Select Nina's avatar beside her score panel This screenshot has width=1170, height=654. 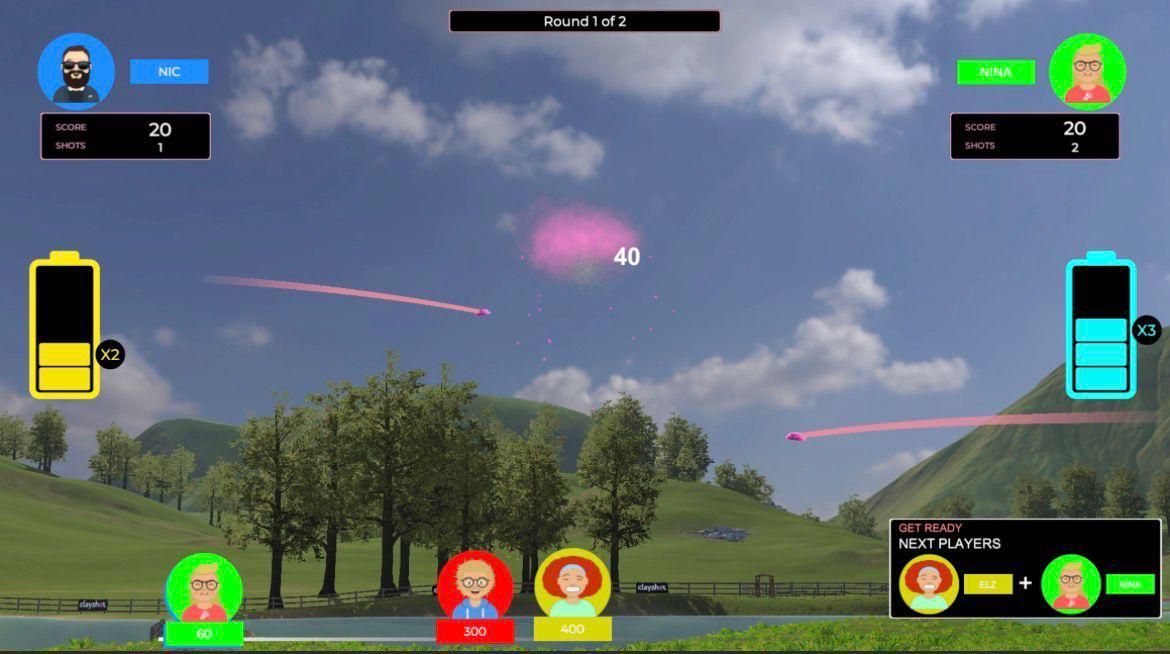[x=1087, y=72]
